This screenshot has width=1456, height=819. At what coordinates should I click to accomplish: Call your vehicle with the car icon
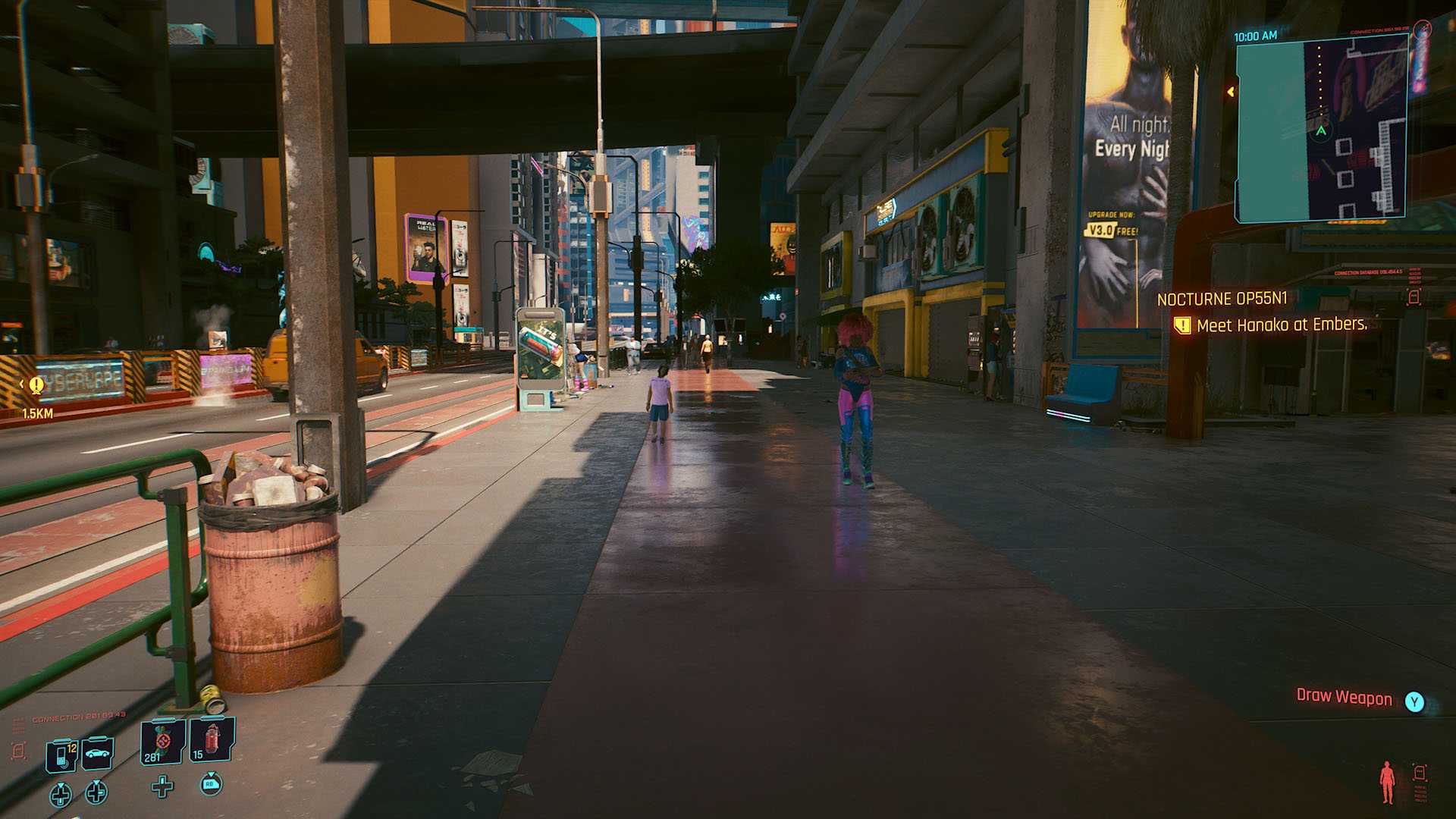tap(98, 753)
